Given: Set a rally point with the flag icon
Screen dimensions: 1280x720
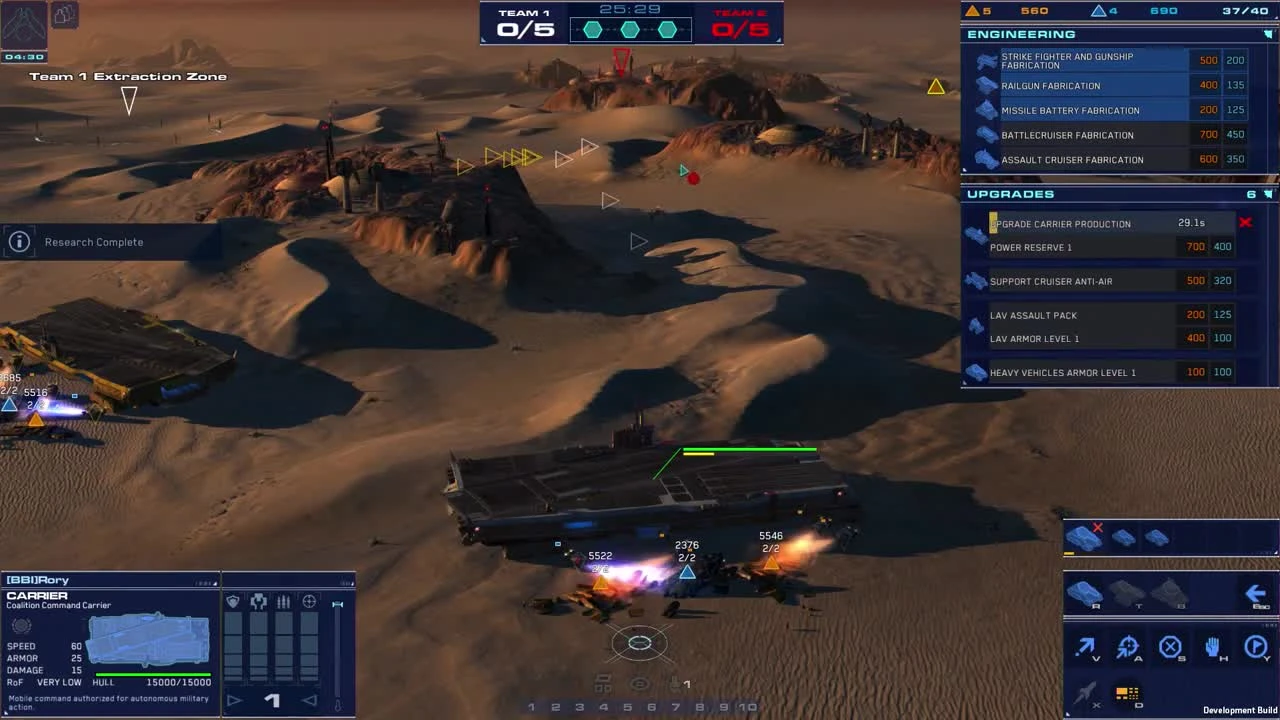Looking at the screenshot, I should 1256,647.
